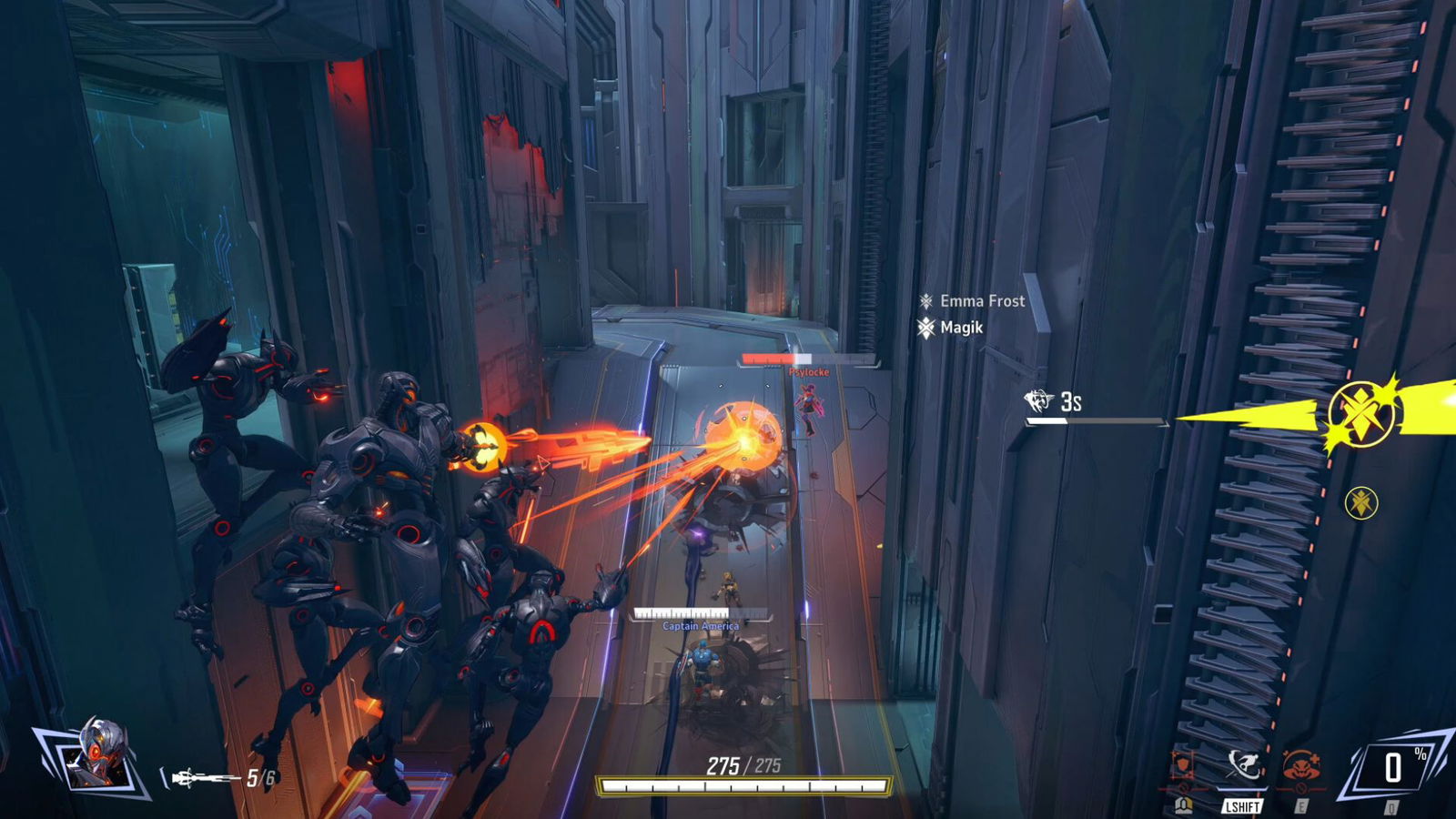Click the orange shield ability icon

1181,764
